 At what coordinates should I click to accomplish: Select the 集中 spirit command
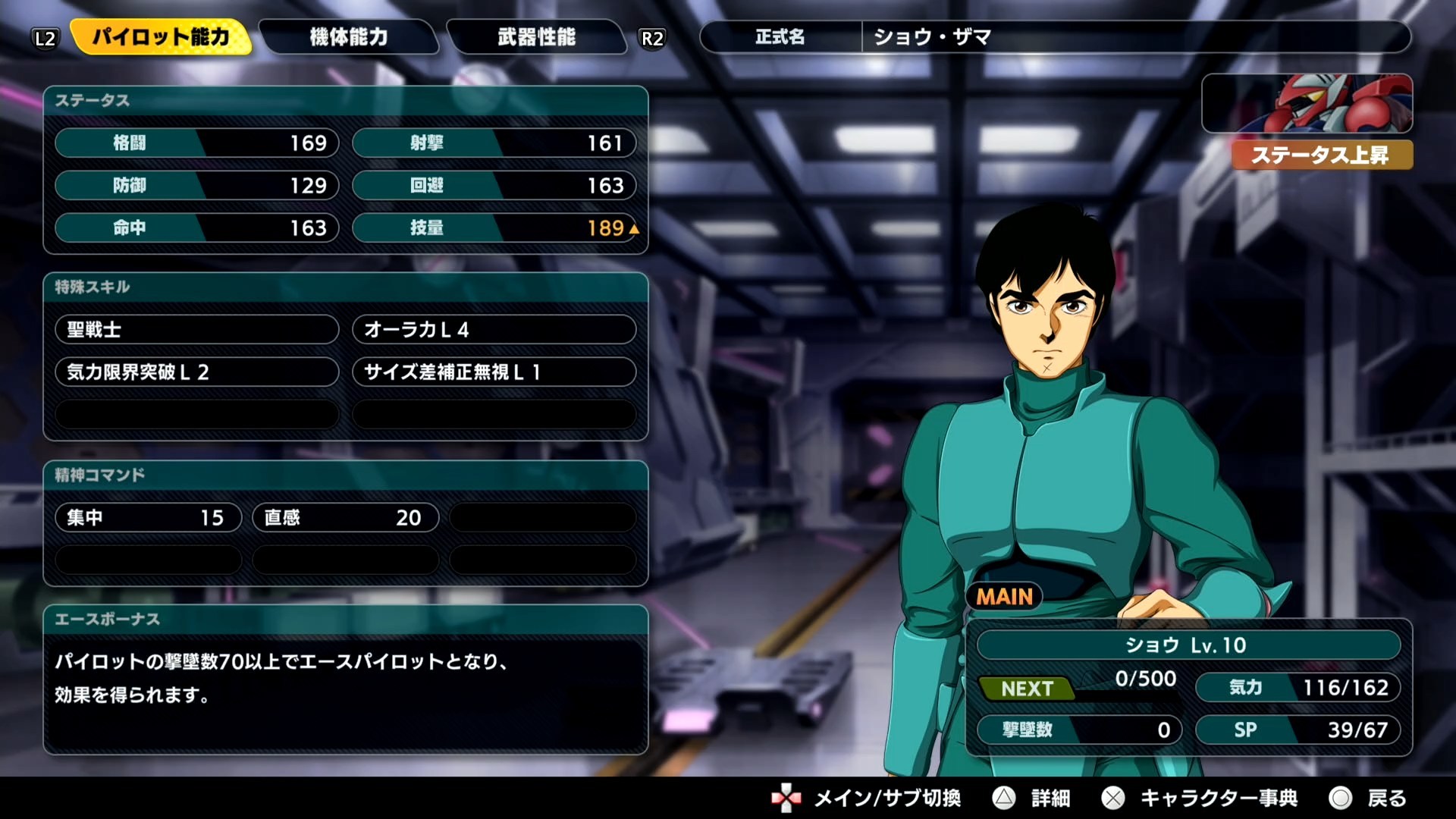(x=148, y=518)
